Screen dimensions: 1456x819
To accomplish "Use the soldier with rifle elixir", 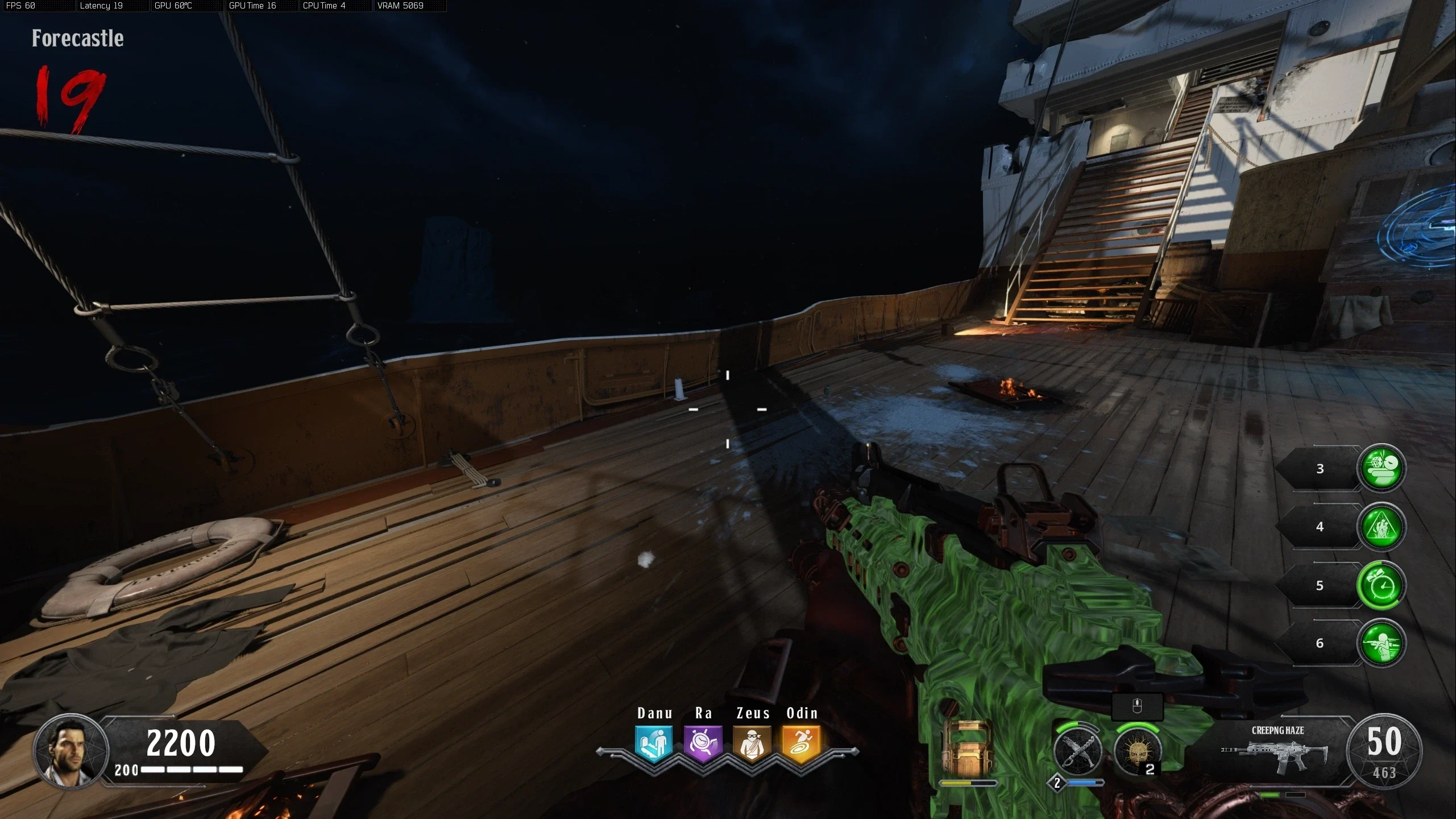I will 1382,643.
